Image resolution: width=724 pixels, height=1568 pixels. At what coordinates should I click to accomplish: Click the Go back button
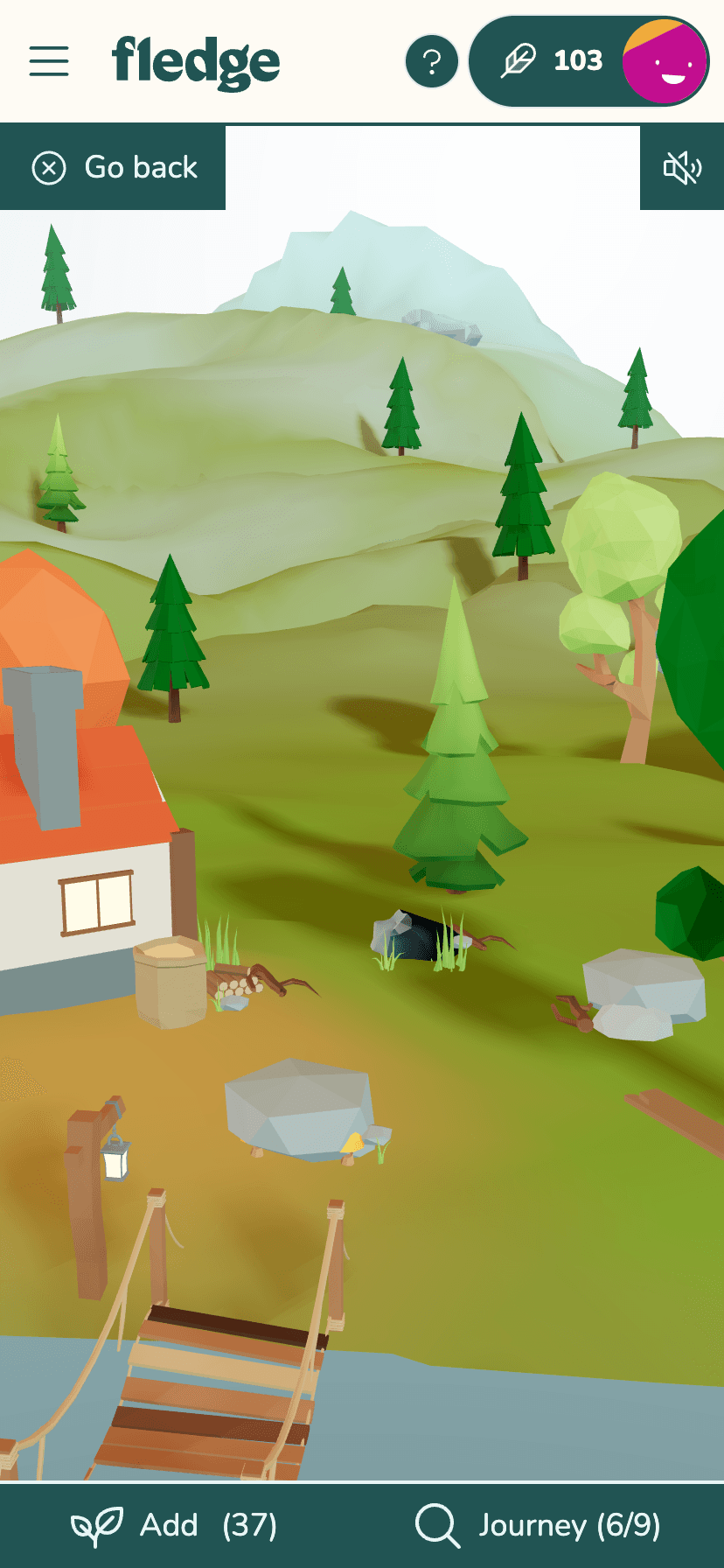pos(114,167)
